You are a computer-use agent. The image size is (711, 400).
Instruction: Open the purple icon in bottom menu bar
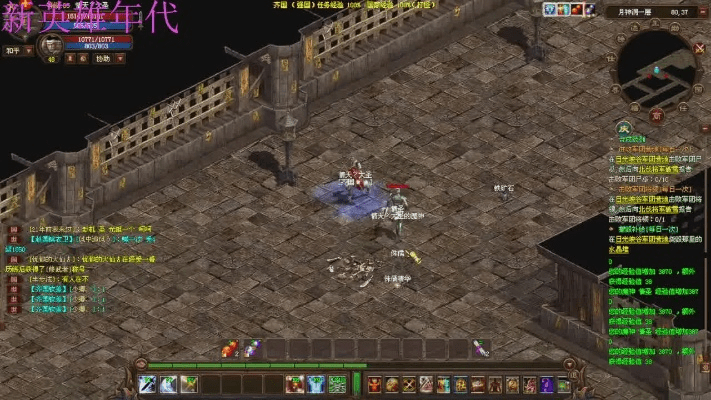pos(547,385)
